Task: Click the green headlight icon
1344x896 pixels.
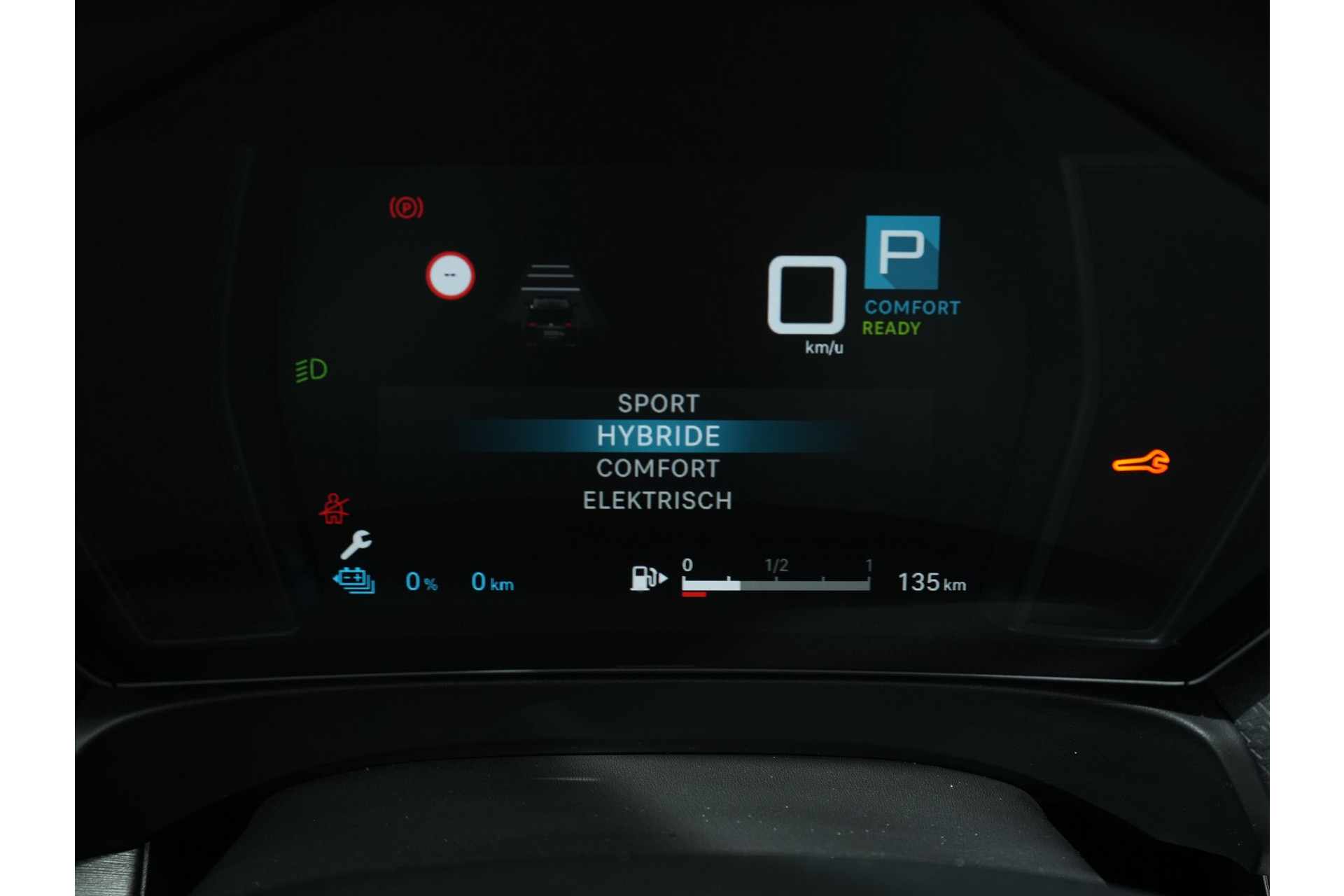Action: point(311,370)
